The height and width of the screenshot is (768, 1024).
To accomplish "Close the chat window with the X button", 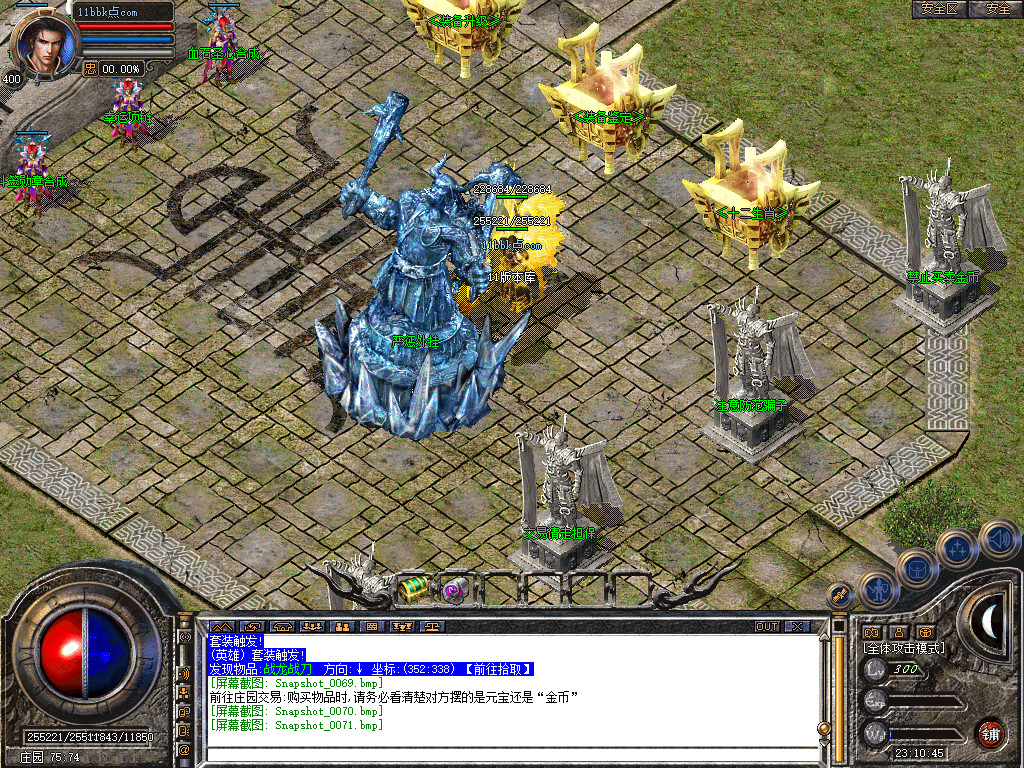I will coord(797,627).
